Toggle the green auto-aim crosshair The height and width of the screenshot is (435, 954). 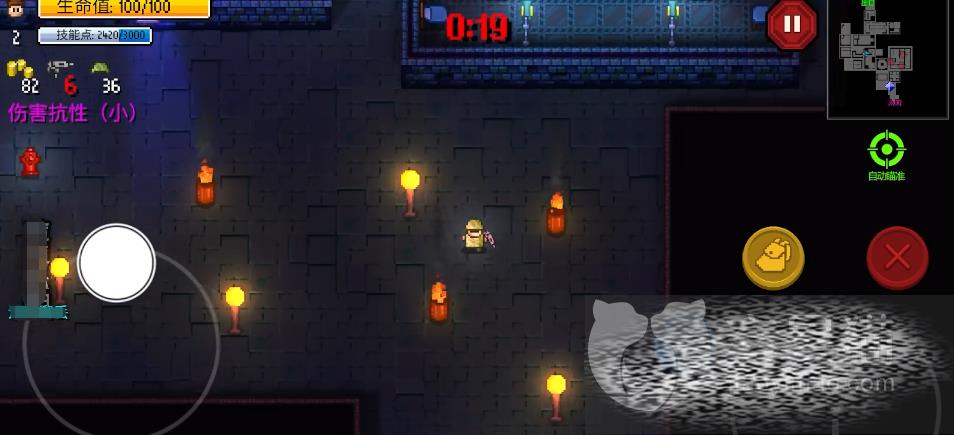pyautogui.click(x=886, y=151)
